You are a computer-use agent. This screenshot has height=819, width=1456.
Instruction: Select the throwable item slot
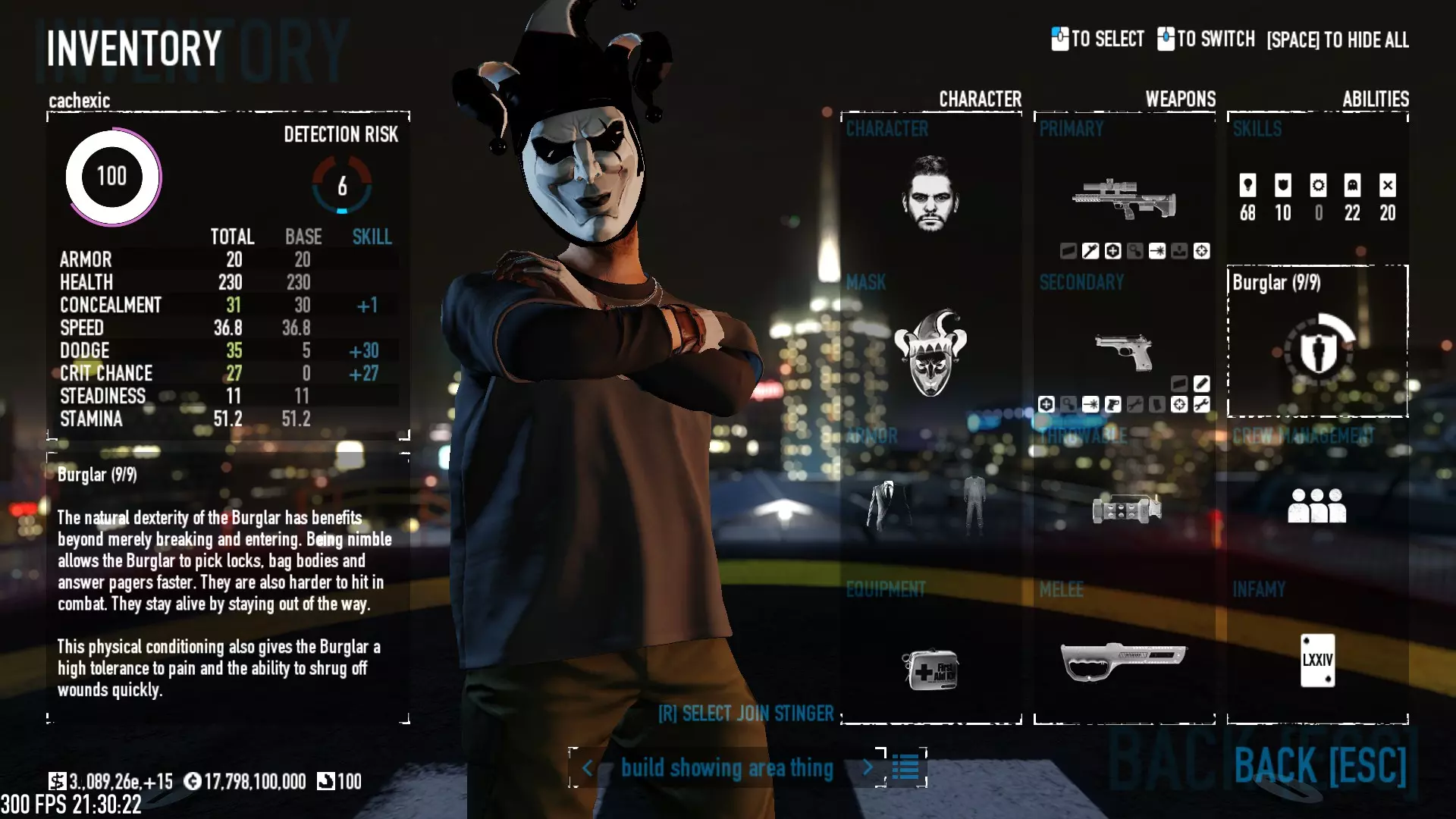[x=1126, y=509]
